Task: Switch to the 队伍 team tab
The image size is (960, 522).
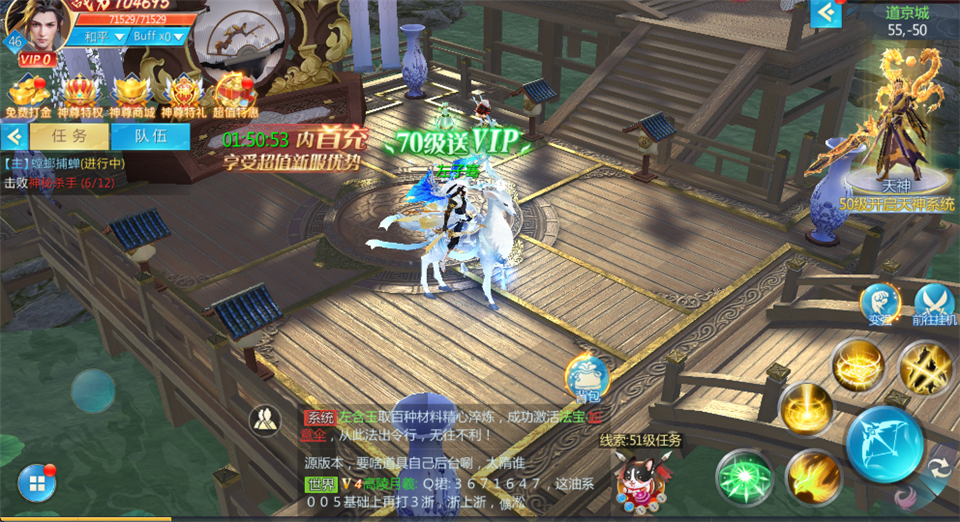Action: (150, 135)
